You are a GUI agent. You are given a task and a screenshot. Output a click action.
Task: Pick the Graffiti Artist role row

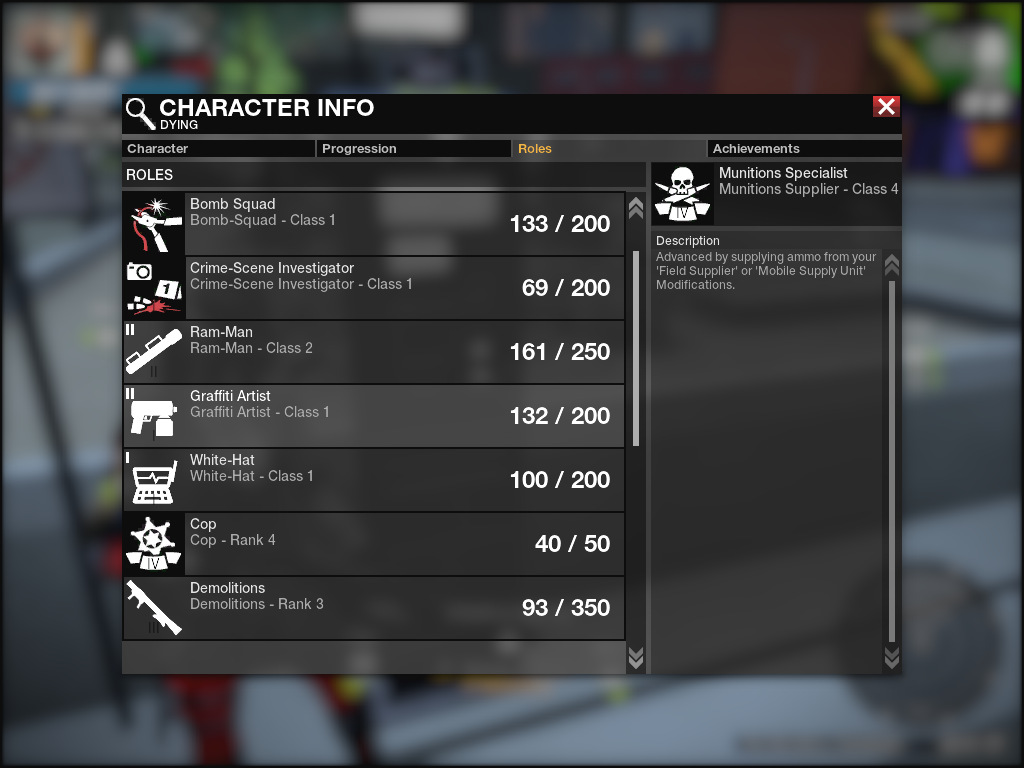374,416
